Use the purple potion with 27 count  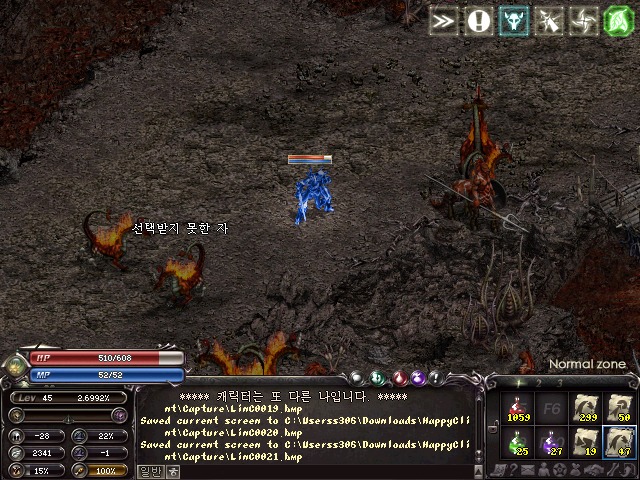[552, 442]
